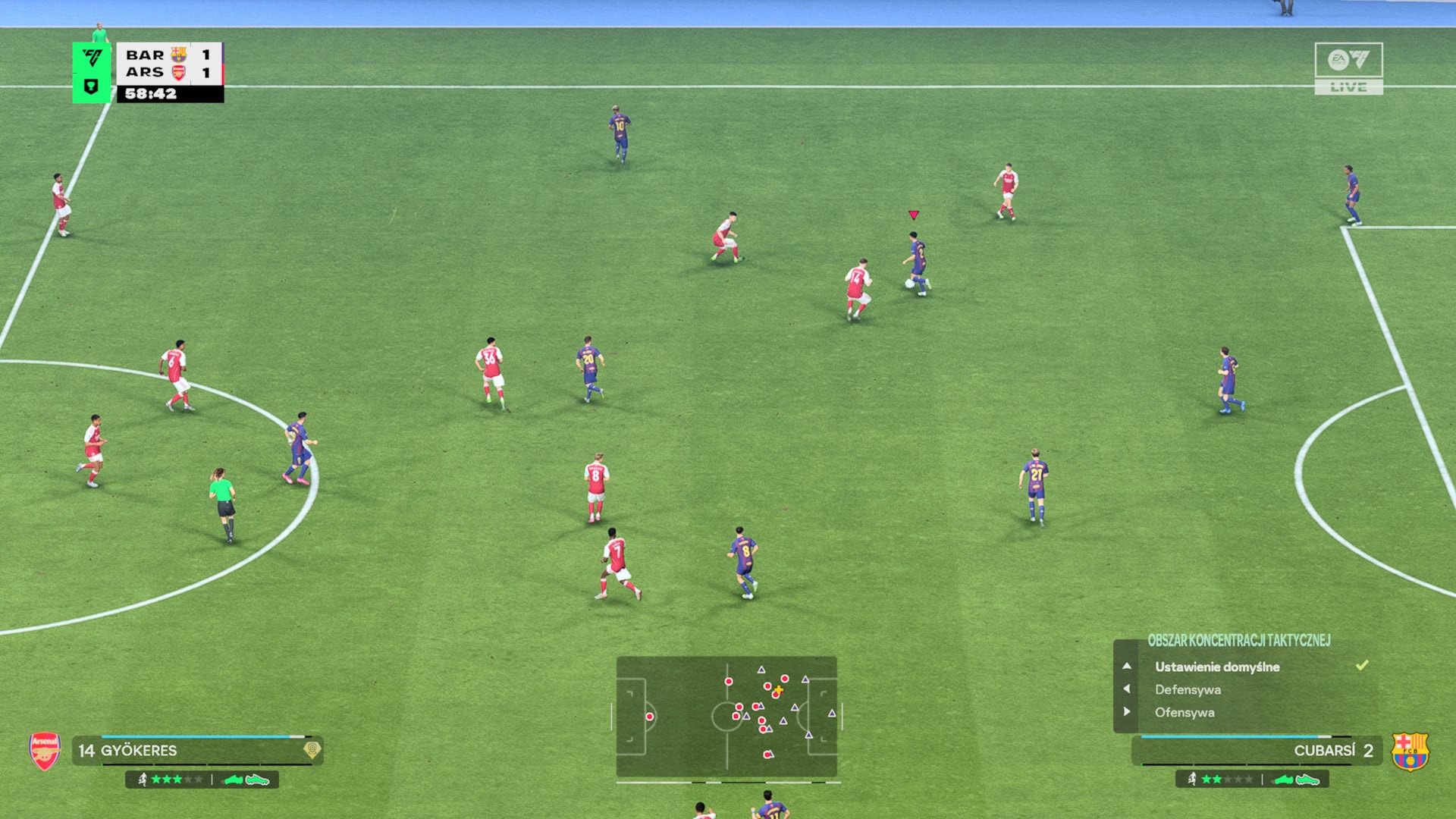
Task: Click the EA FC Live logo
Action: pos(1348,68)
